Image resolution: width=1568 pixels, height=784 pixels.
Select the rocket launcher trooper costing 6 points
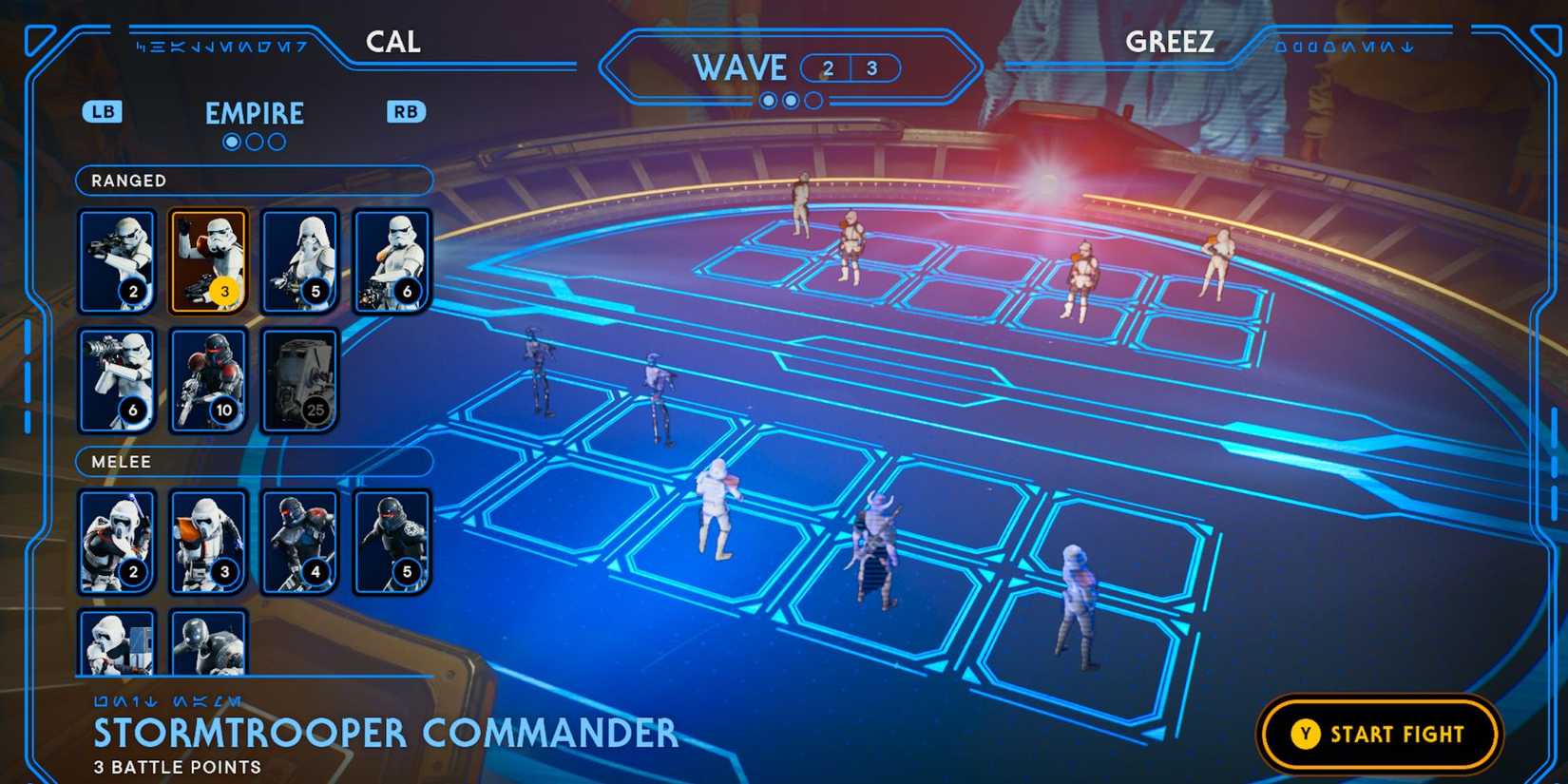(117, 380)
